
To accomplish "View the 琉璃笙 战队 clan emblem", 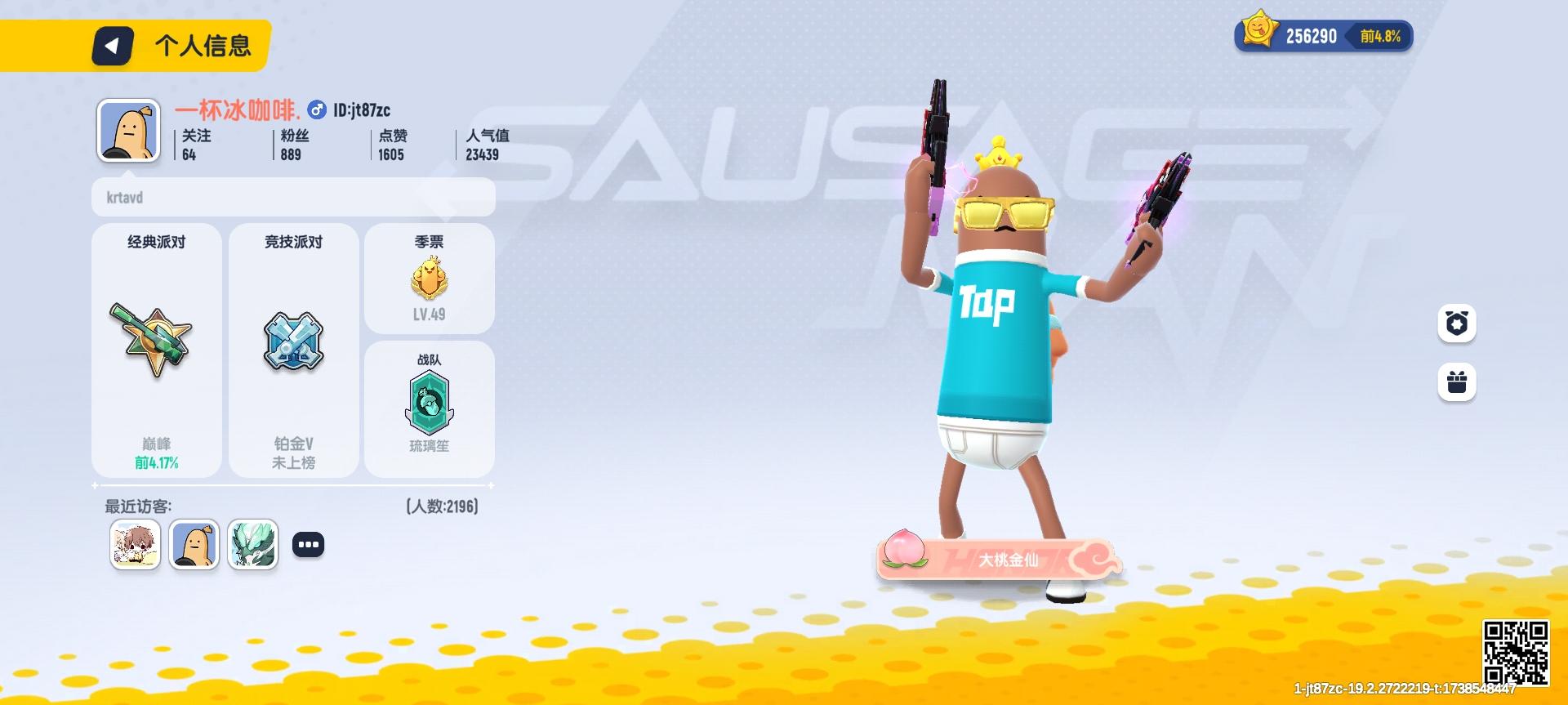I will pyautogui.click(x=430, y=400).
